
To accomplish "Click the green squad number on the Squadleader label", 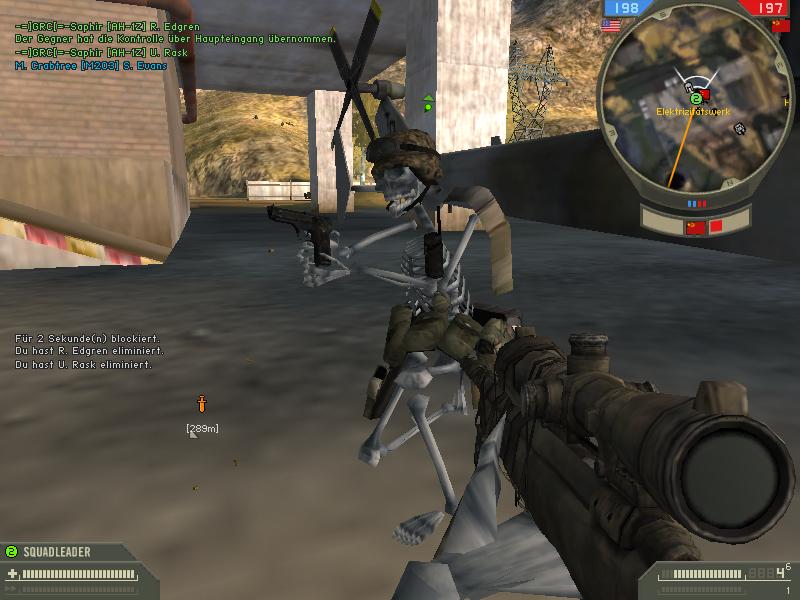I will click(x=11, y=551).
